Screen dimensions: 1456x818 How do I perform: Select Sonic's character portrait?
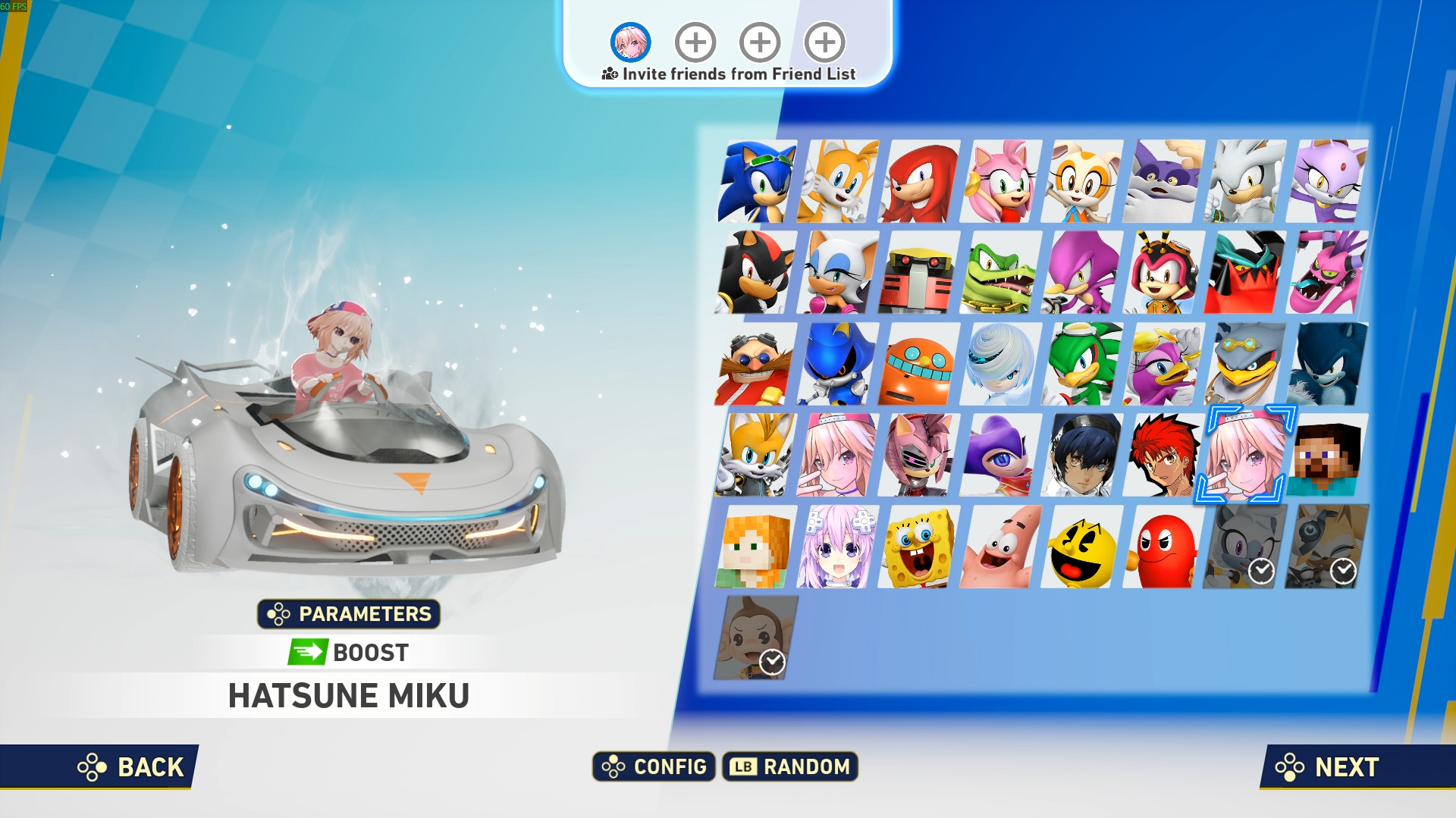(x=756, y=182)
